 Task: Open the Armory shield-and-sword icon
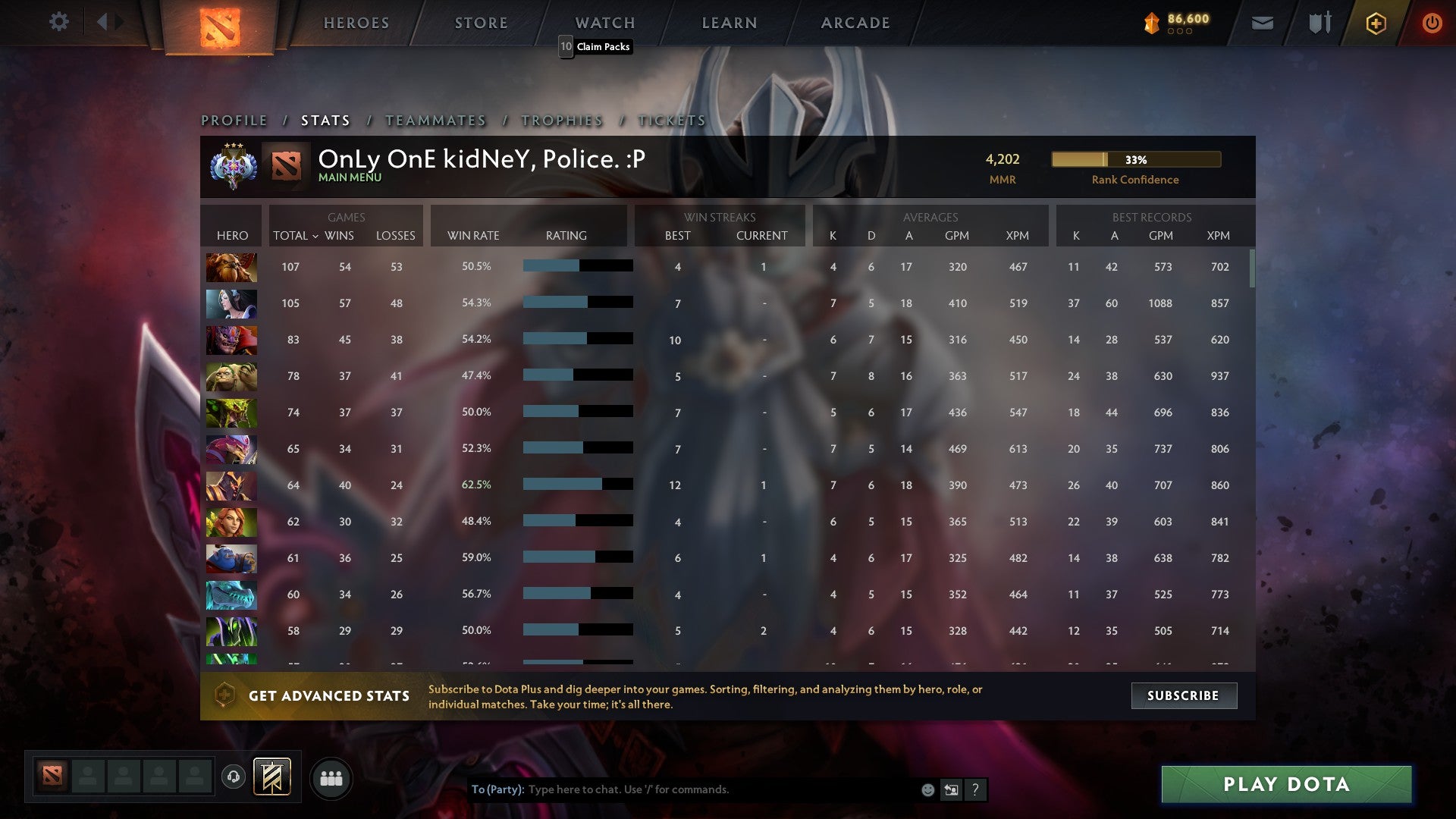(1319, 23)
